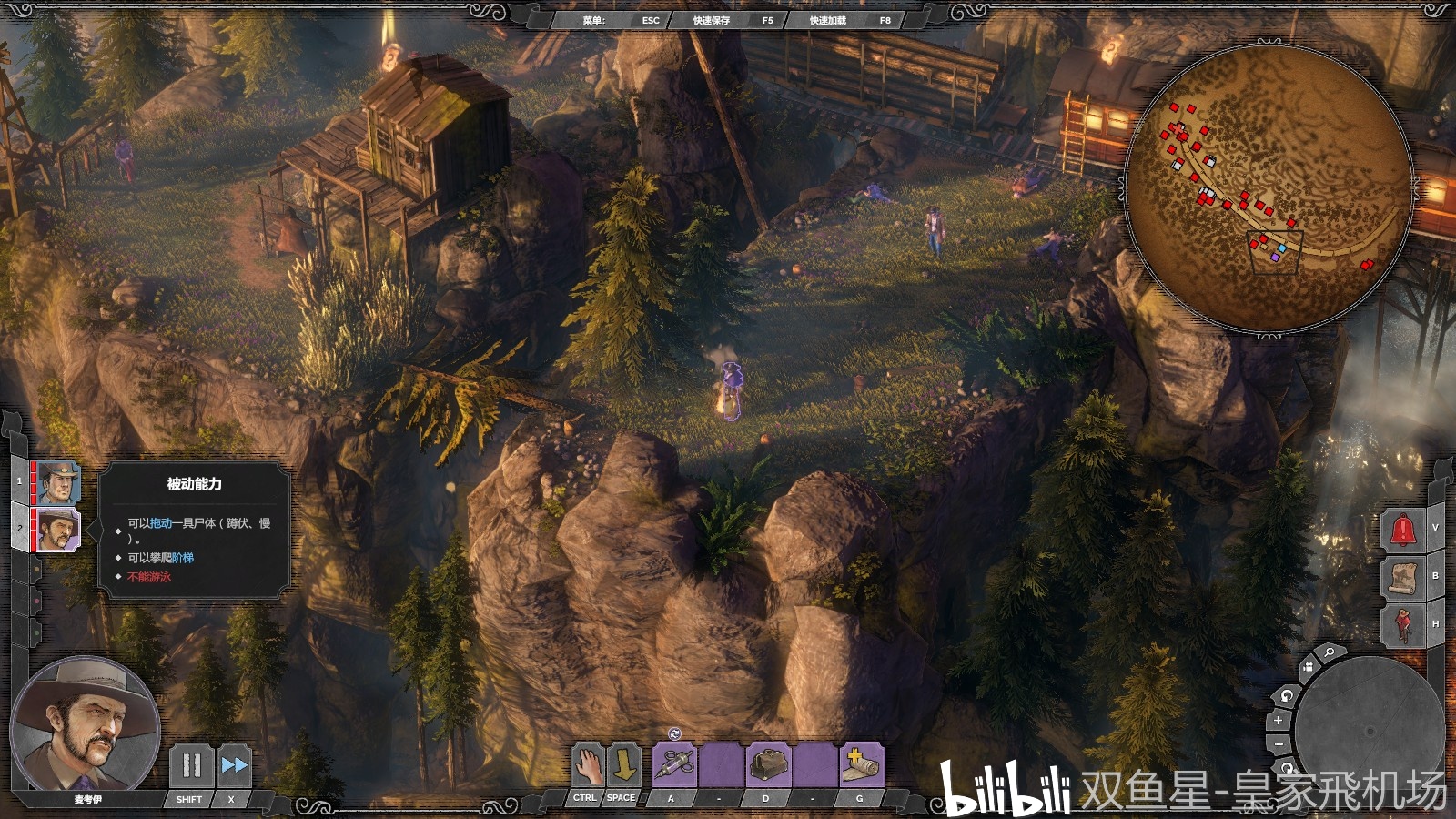
Task: Click the magnifying glass camera button
Action: click(x=1330, y=652)
